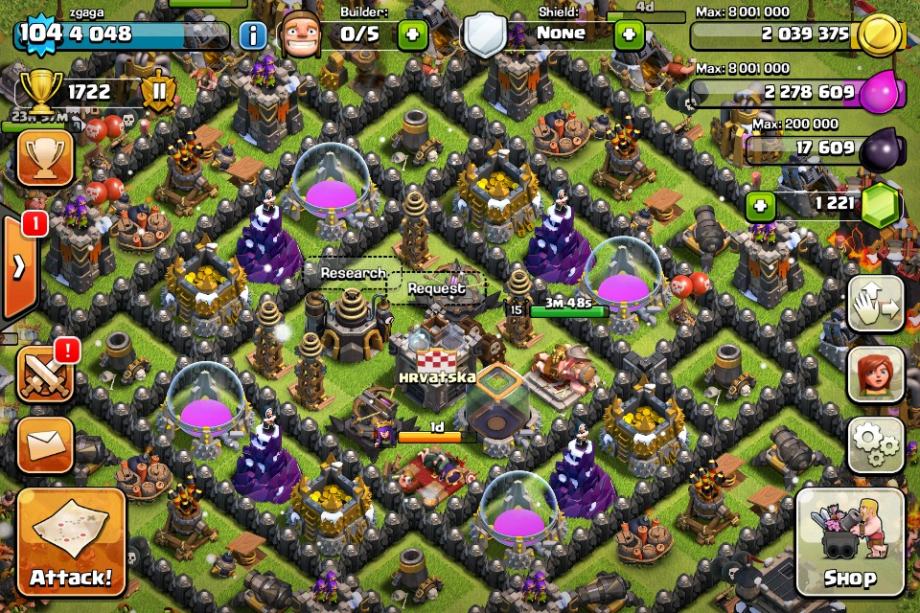The width and height of the screenshot is (920, 613).
Task: Tap the Research bubble
Action: point(352,273)
